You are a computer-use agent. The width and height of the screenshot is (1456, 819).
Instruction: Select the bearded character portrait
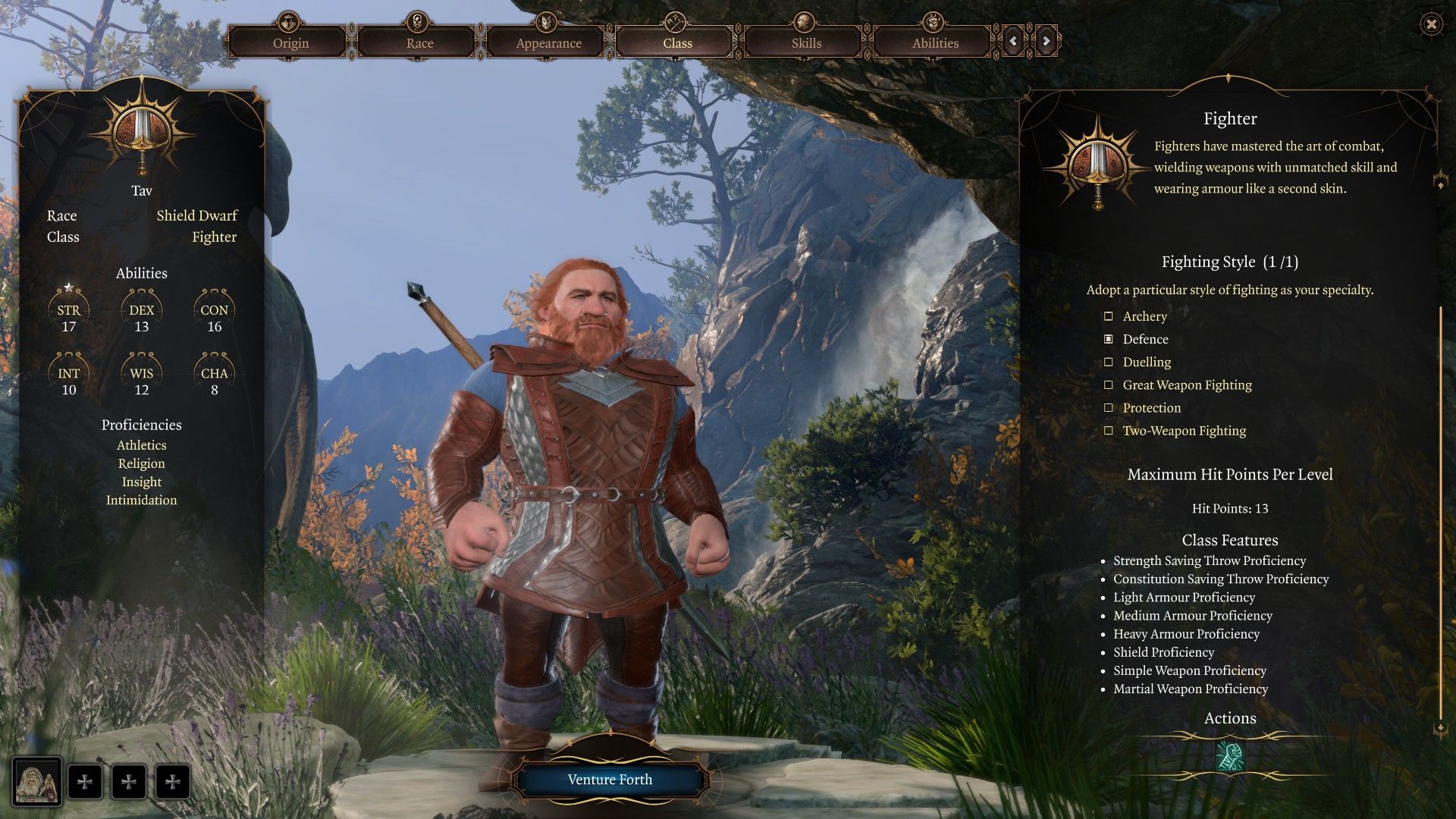coord(37,782)
